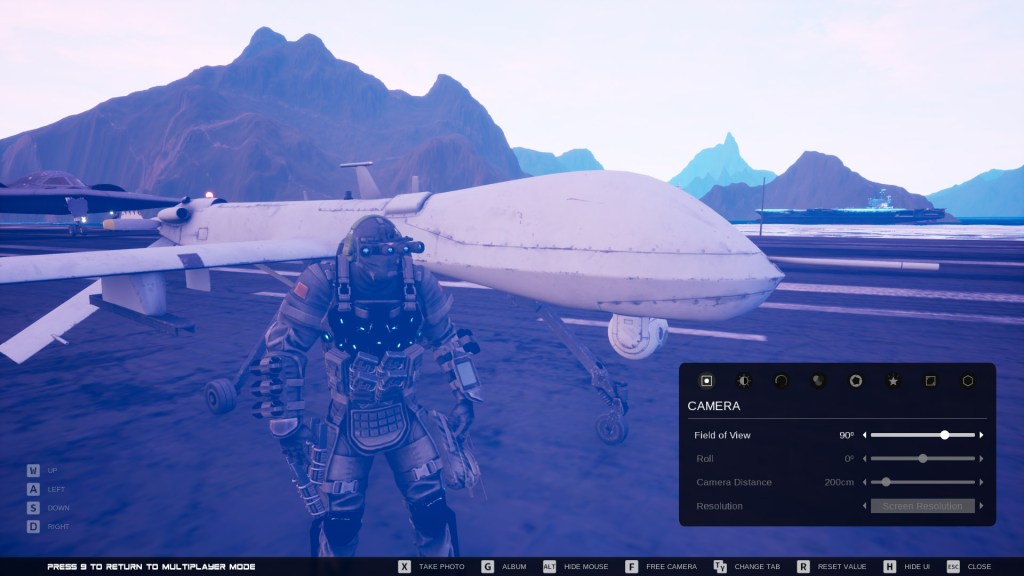Click the Camera Distance slider

(x=922, y=482)
